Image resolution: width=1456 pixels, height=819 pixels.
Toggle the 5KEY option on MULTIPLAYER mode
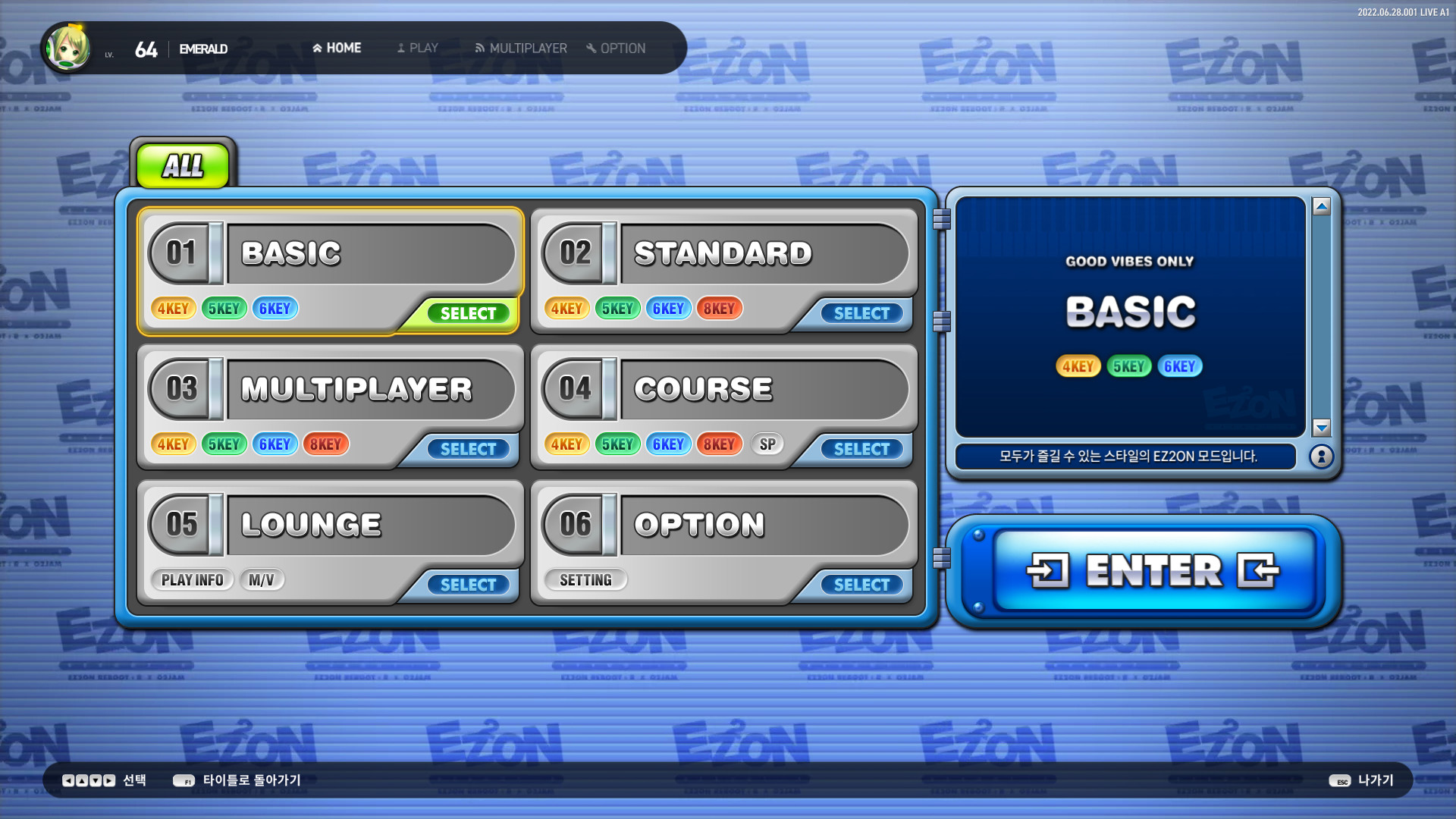coord(224,444)
